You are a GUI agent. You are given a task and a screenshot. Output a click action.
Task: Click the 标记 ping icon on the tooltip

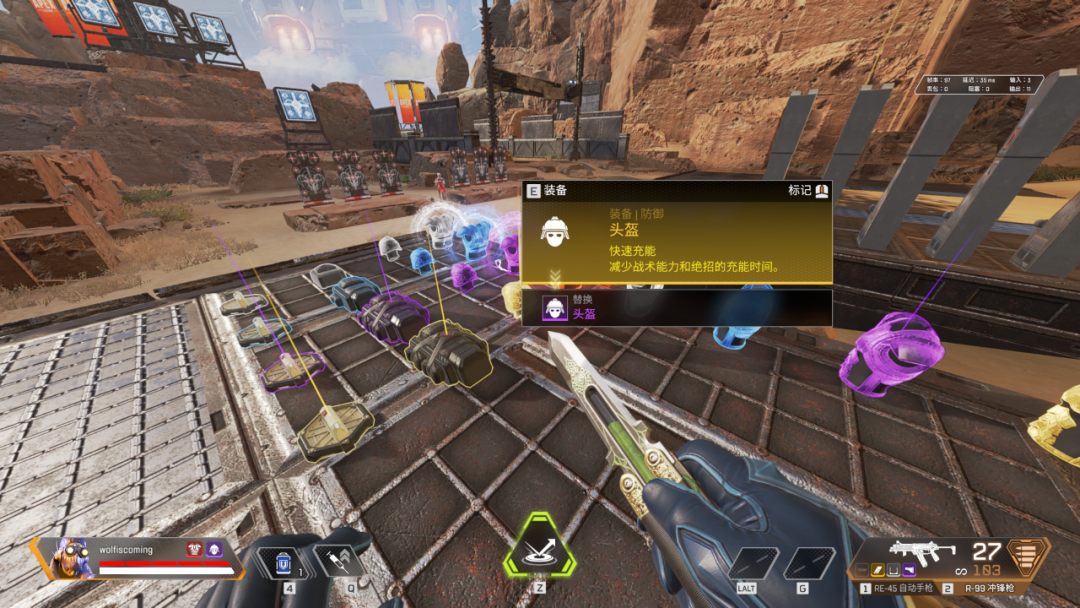[822, 190]
